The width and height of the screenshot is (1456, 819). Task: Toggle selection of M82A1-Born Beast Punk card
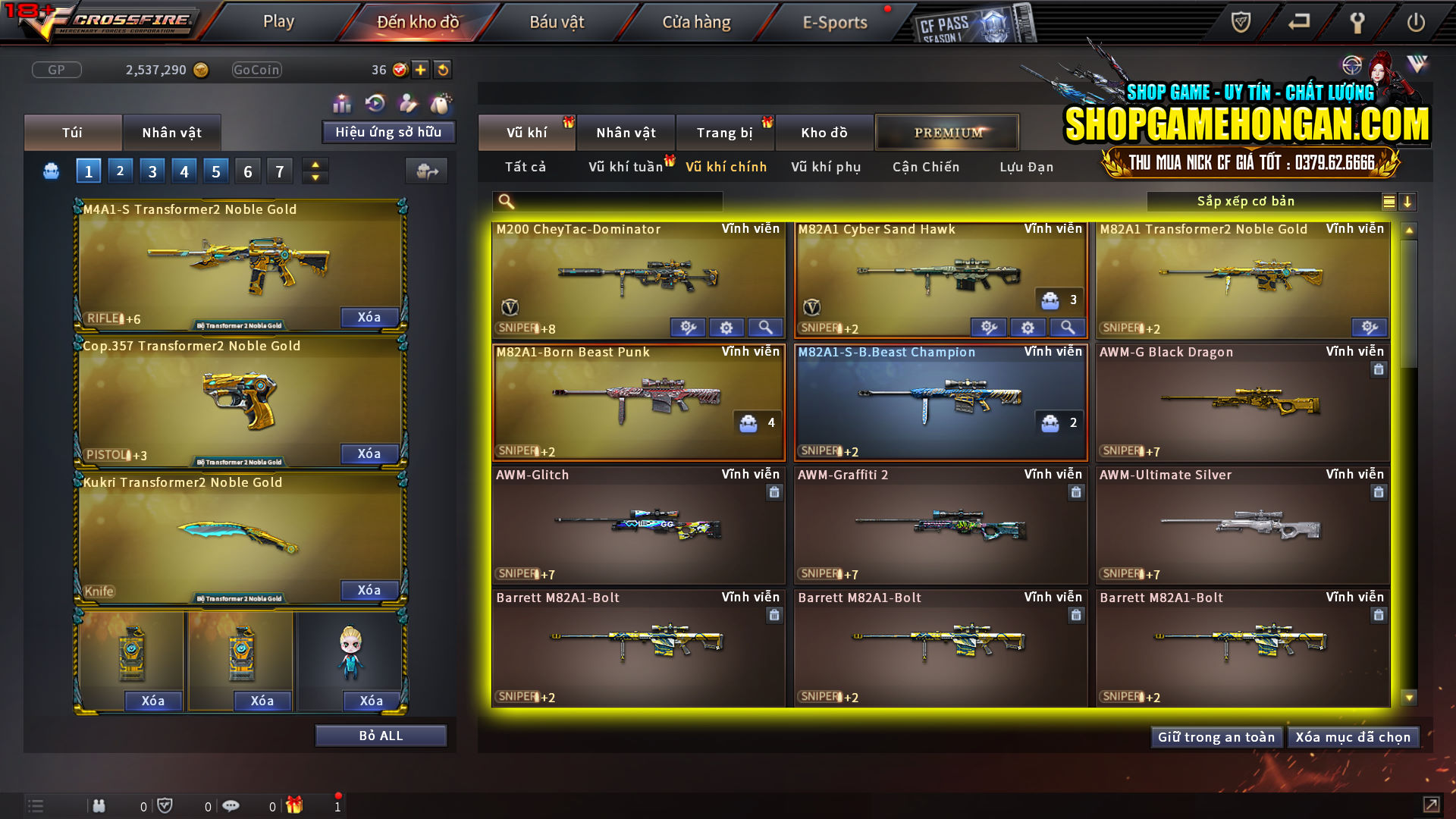tap(639, 402)
